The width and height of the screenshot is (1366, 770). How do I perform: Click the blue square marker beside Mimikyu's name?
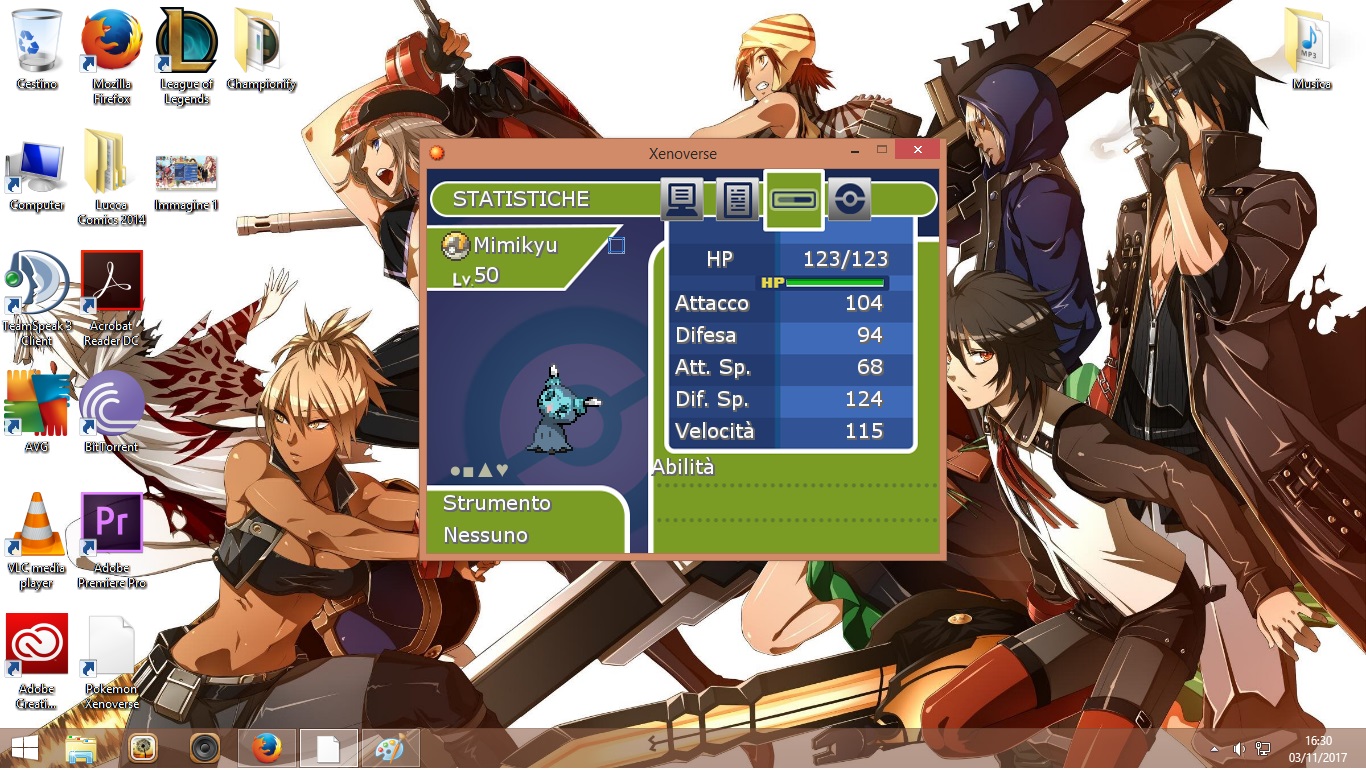point(617,244)
